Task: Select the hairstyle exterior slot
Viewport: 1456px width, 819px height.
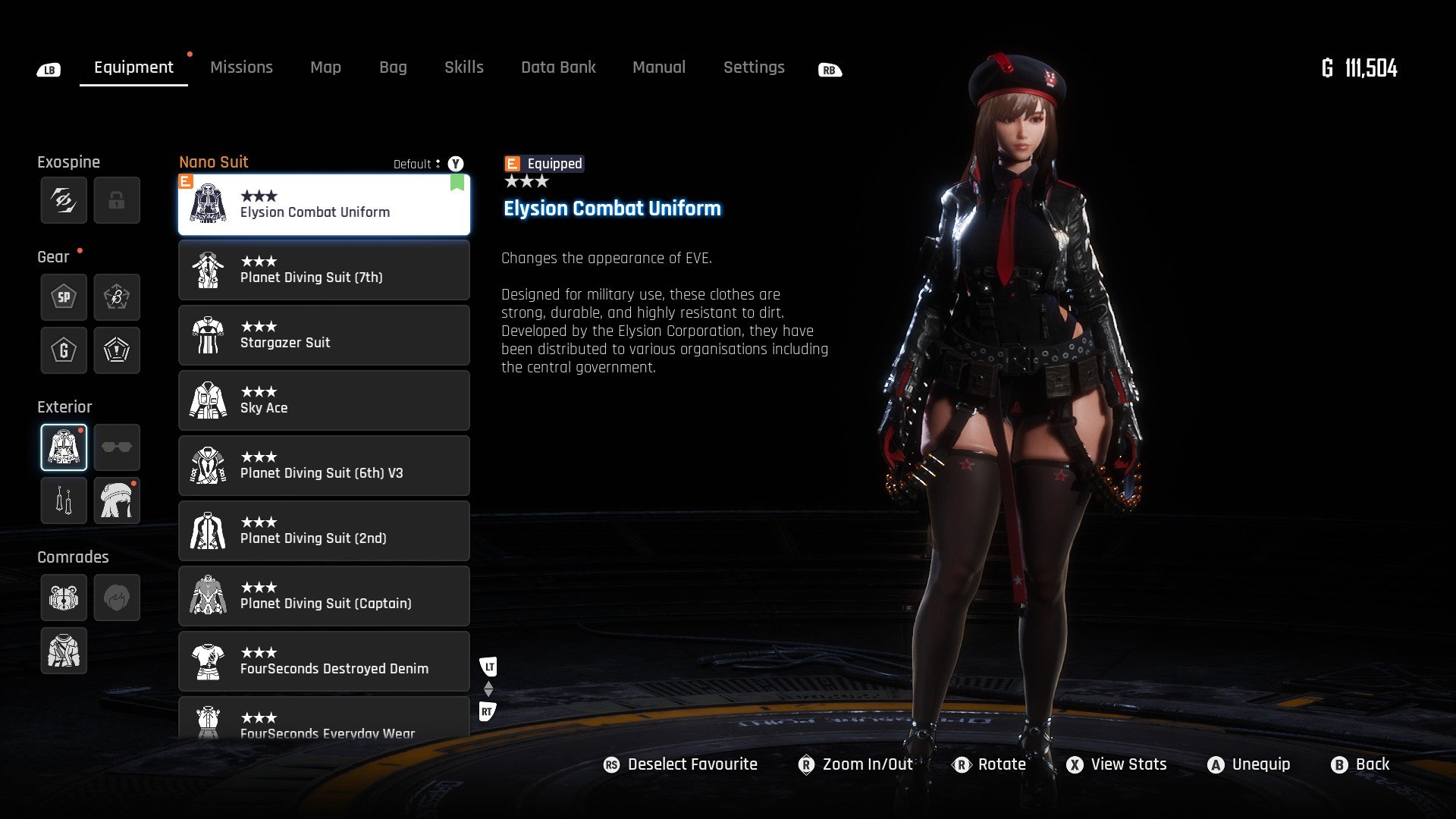Action: (x=117, y=500)
